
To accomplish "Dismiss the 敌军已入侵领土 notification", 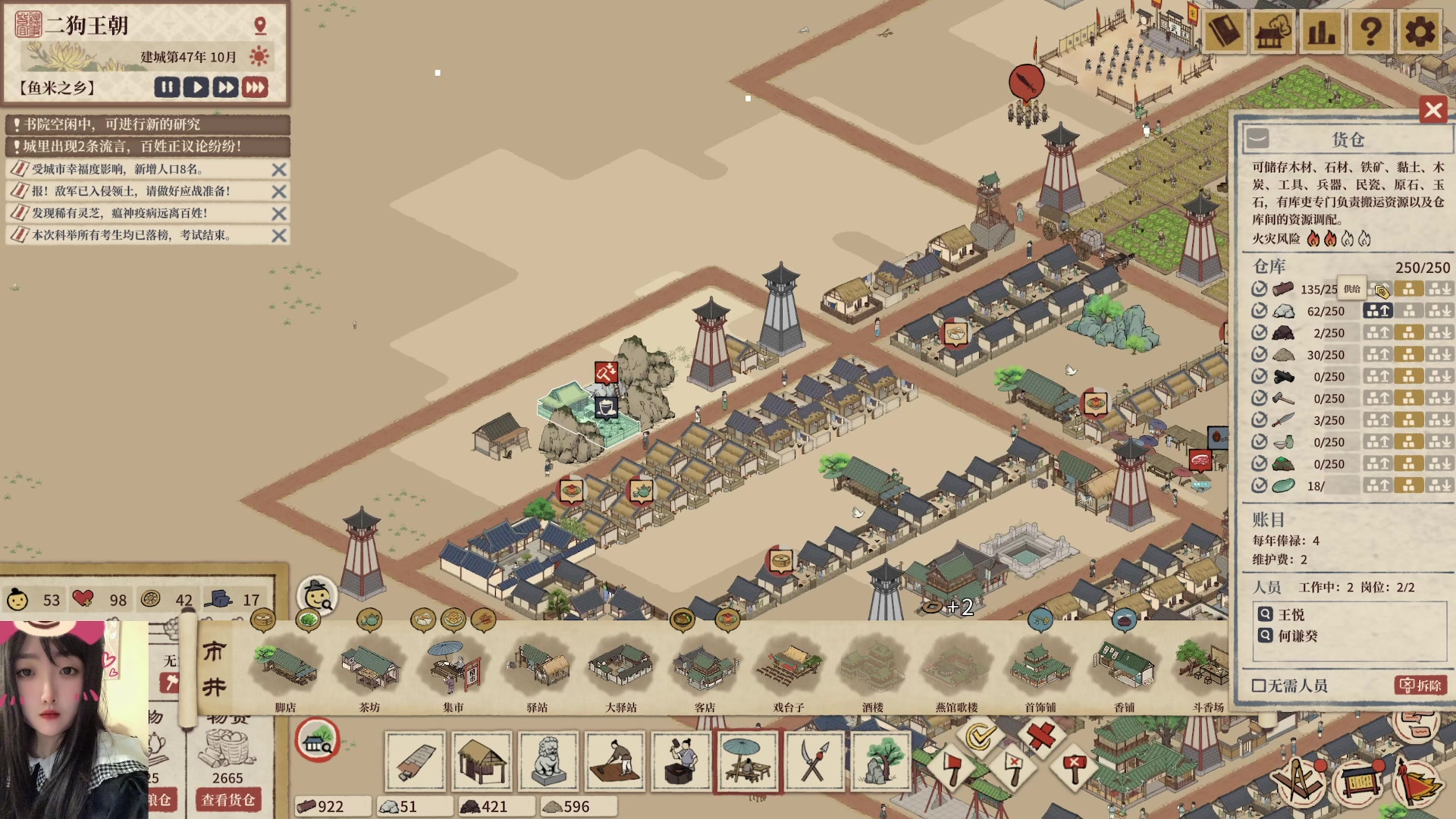I will [279, 192].
